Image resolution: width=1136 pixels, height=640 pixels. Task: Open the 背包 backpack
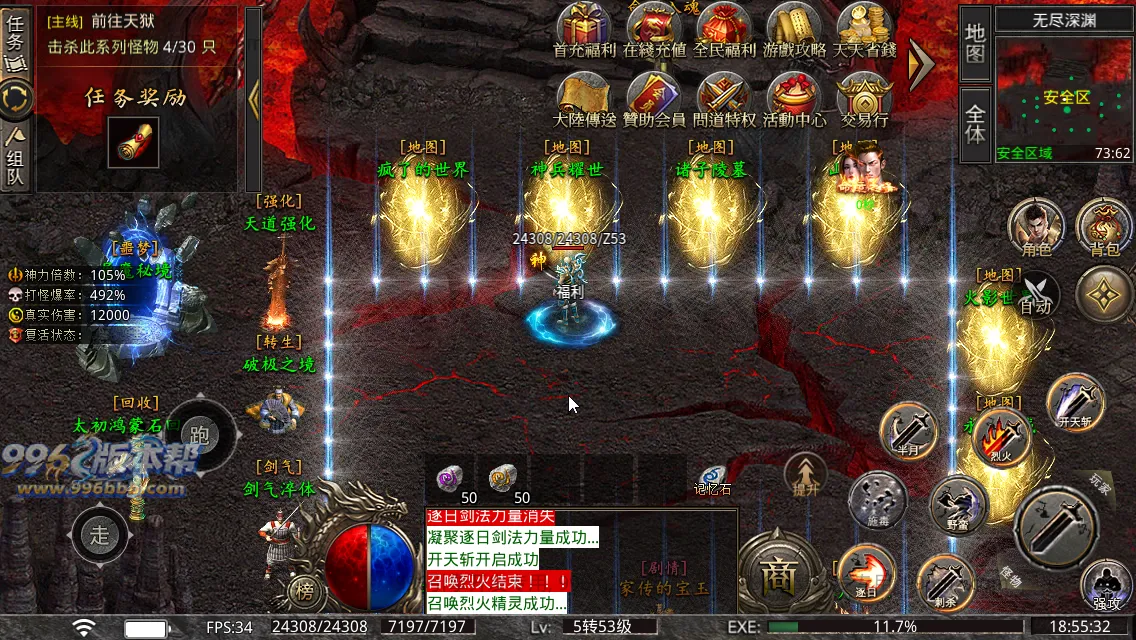point(1104,227)
